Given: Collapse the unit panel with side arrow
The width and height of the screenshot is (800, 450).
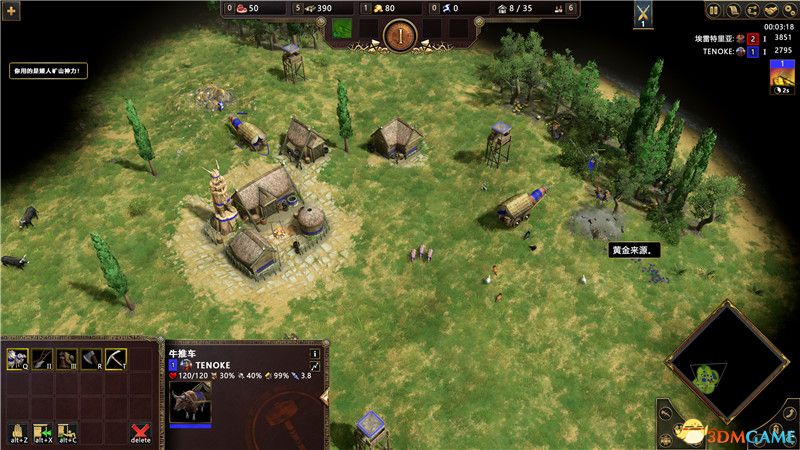Looking at the screenshot, I should pos(324,397).
